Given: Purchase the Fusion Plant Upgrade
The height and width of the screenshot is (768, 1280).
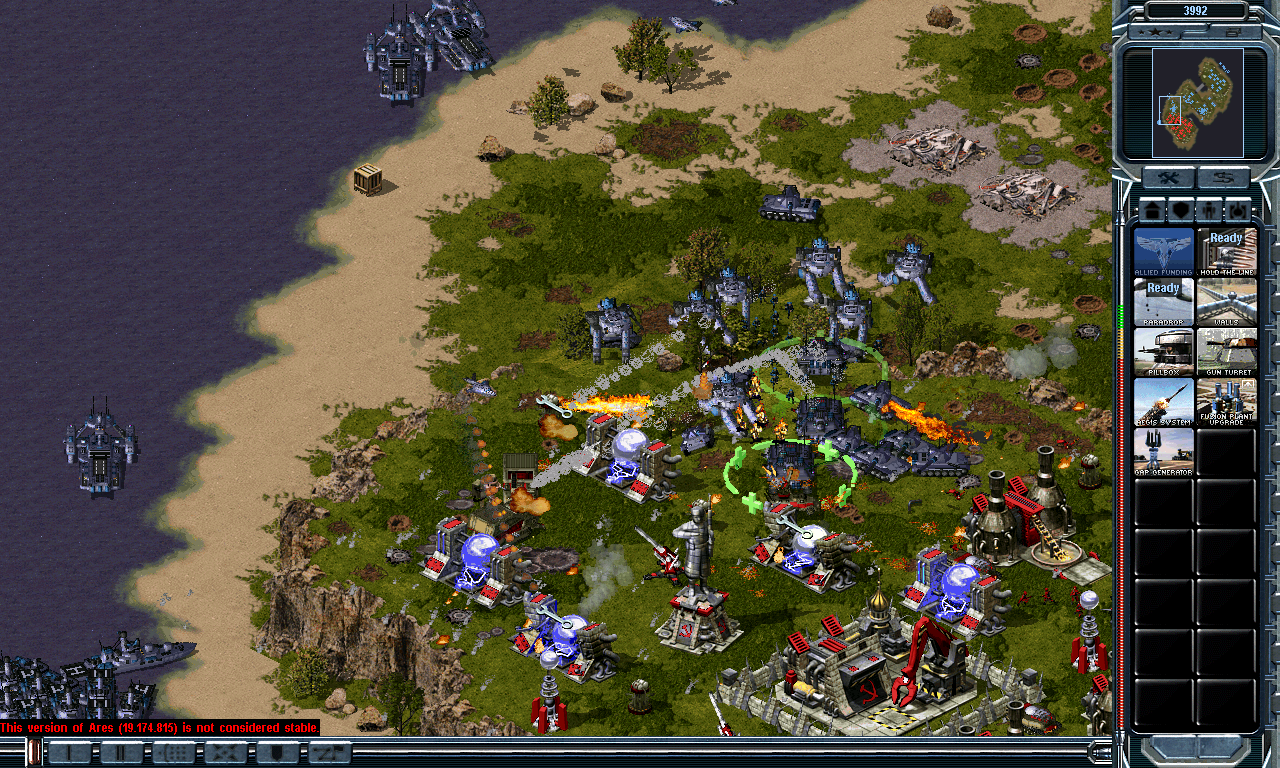Looking at the screenshot, I should 1226,401.
